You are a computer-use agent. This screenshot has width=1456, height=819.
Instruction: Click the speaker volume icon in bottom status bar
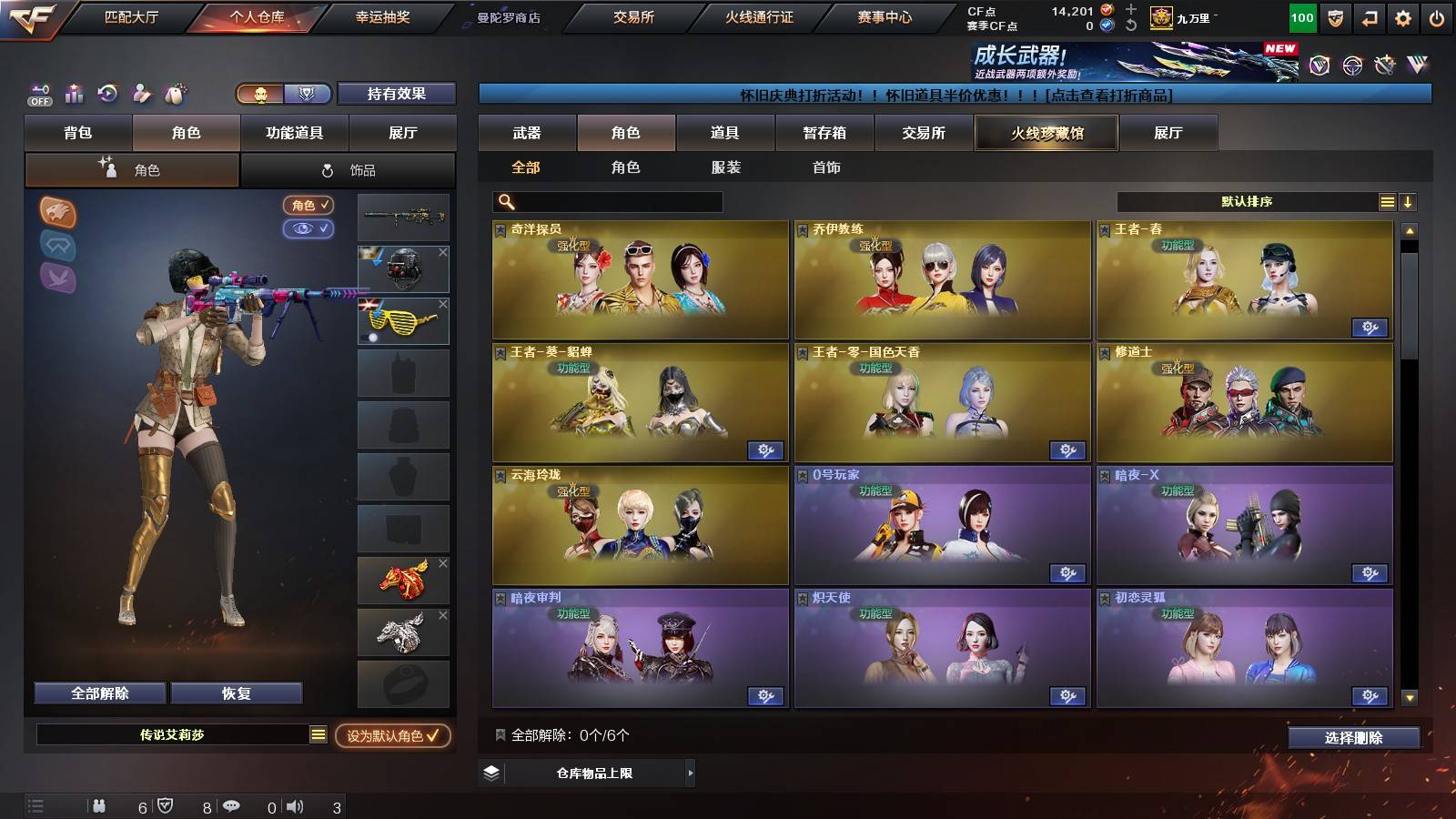point(296,805)
